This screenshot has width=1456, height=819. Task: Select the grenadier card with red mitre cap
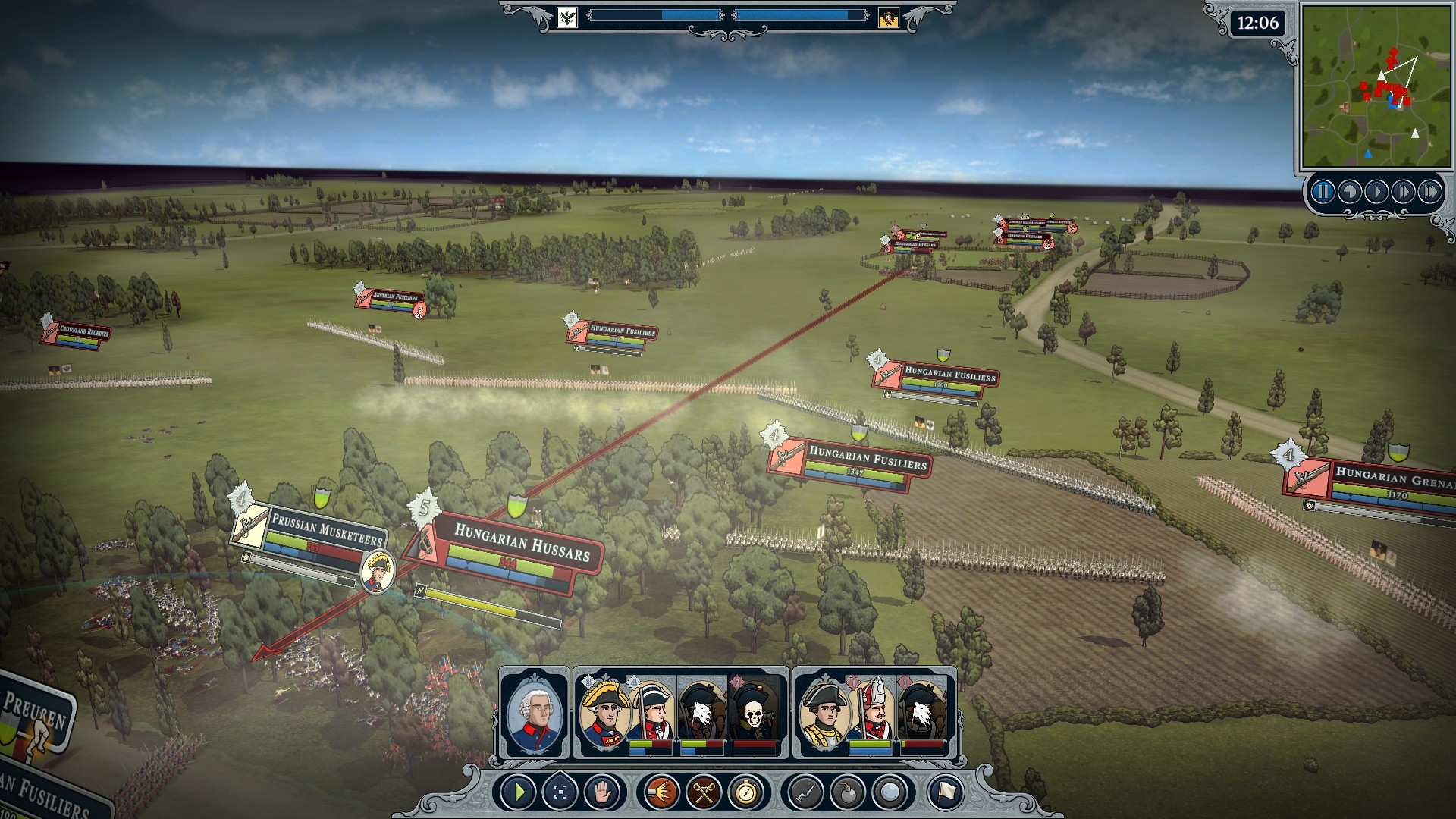pos(873,713)
